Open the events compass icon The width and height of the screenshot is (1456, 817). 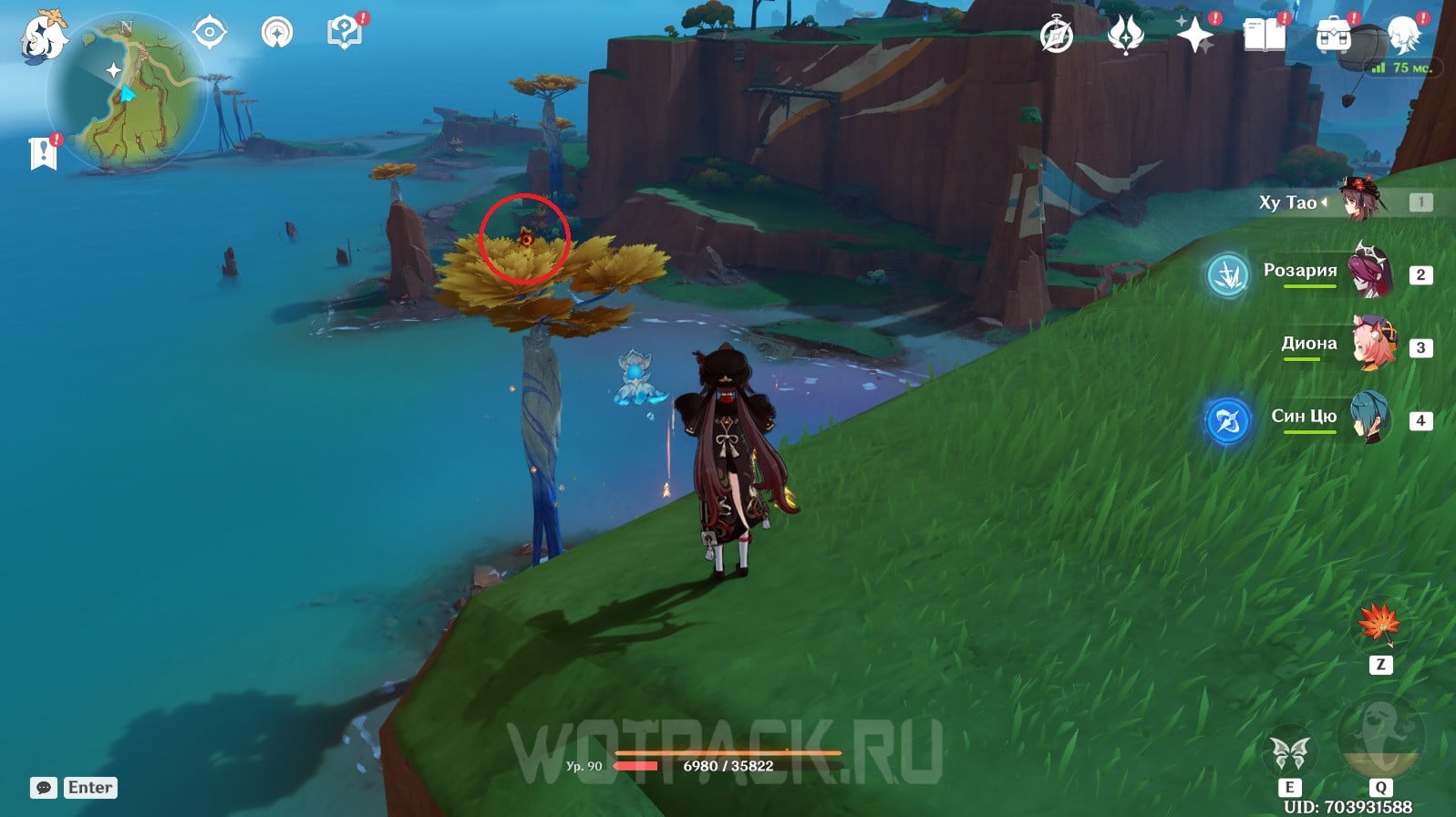(1057, 36)
